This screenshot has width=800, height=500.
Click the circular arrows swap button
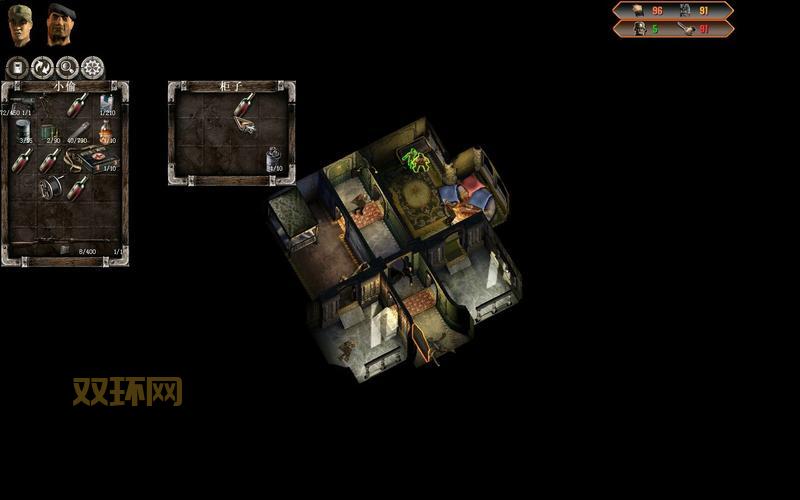42,68
